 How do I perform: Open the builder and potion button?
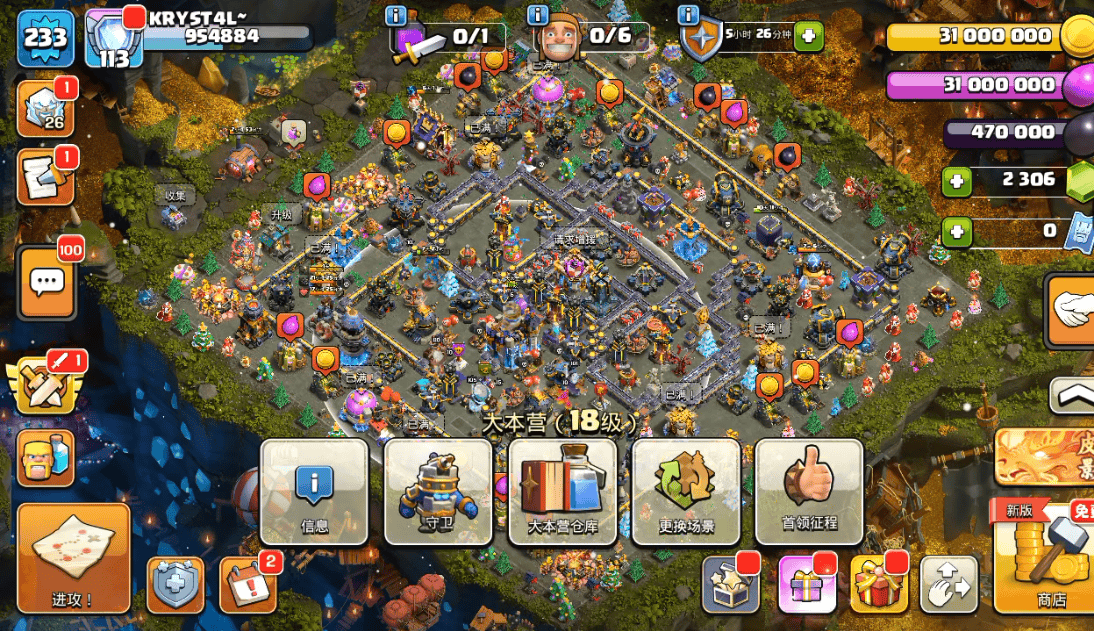tap(45, 458)
